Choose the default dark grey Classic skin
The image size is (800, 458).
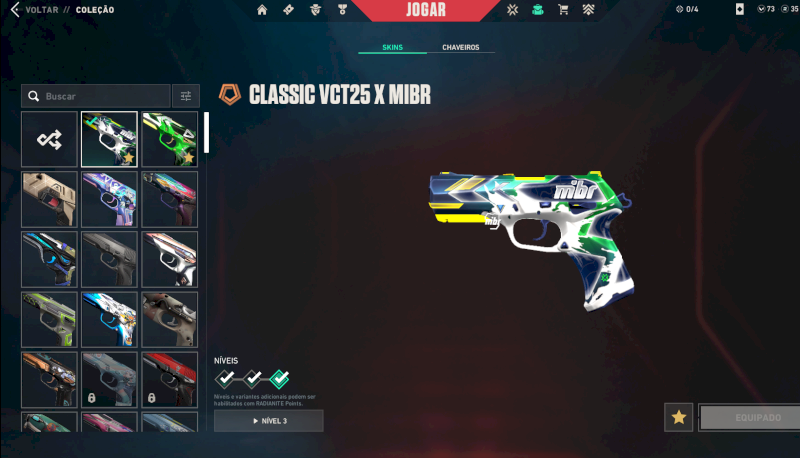click(x=109, y=259)
